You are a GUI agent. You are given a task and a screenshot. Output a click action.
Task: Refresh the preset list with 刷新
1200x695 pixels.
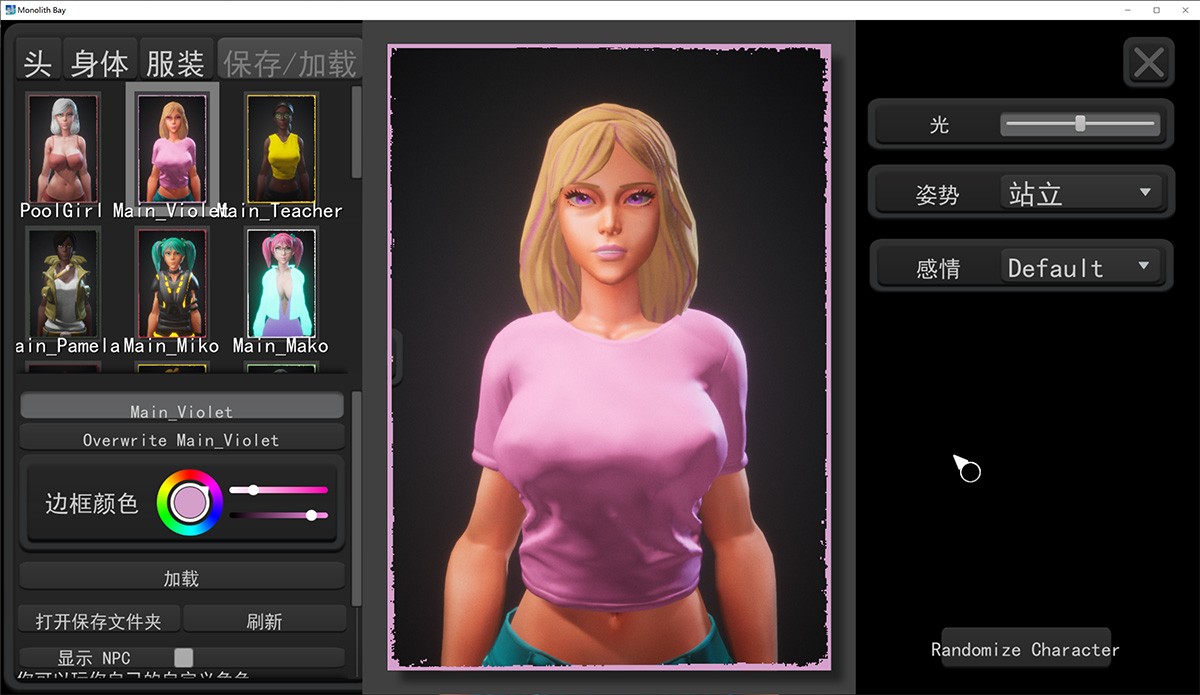pyautogui.click(x=264, y=621)
